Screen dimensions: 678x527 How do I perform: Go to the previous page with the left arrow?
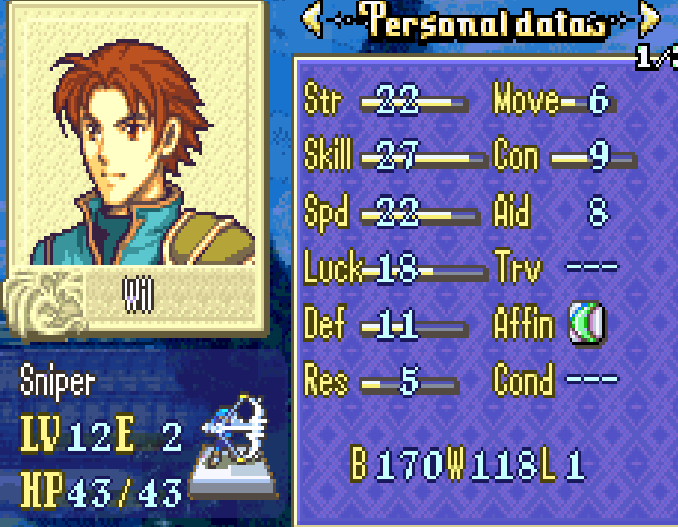(312, 20)
